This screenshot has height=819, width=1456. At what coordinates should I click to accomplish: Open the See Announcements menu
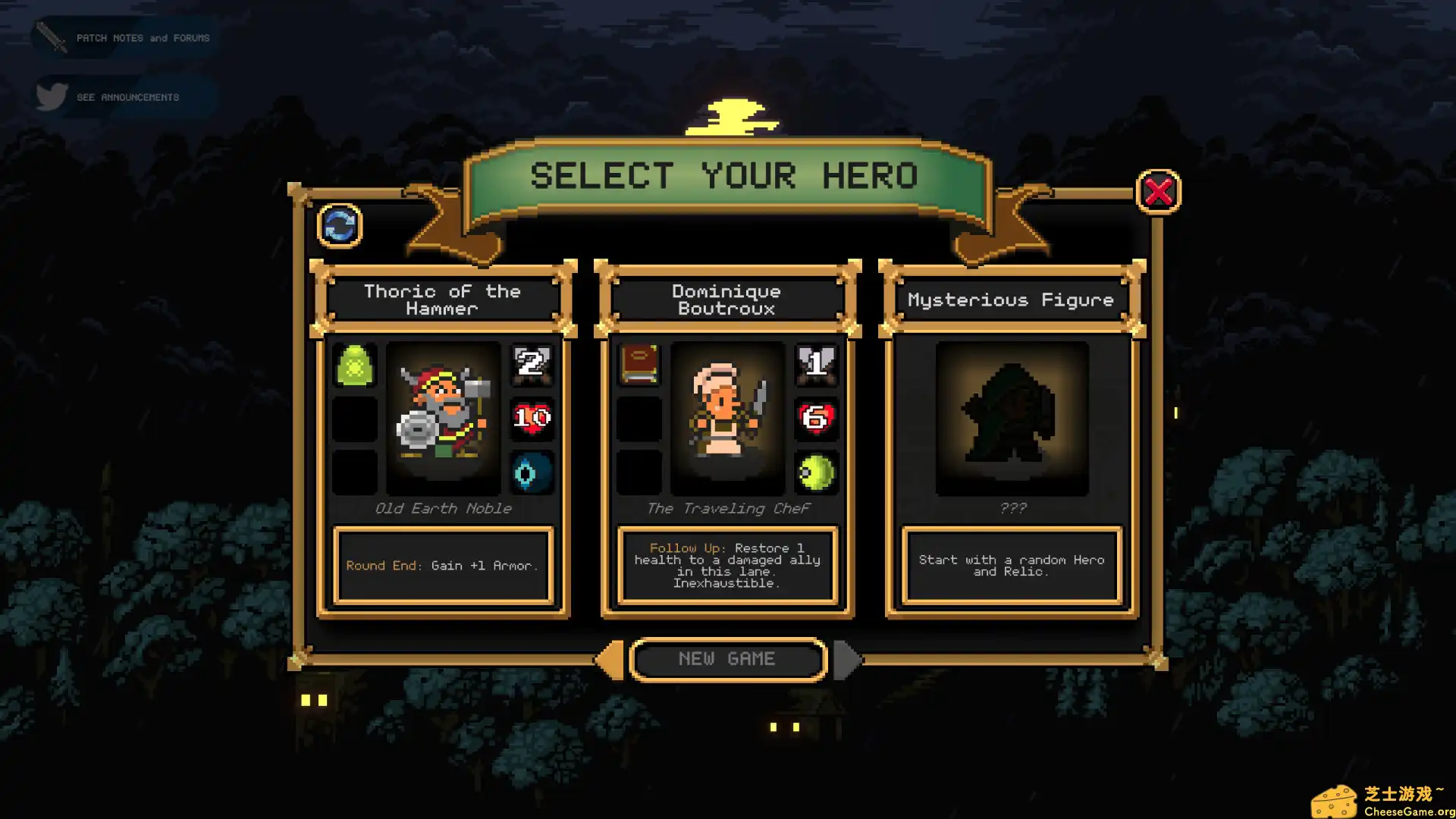tap(127, 97)
